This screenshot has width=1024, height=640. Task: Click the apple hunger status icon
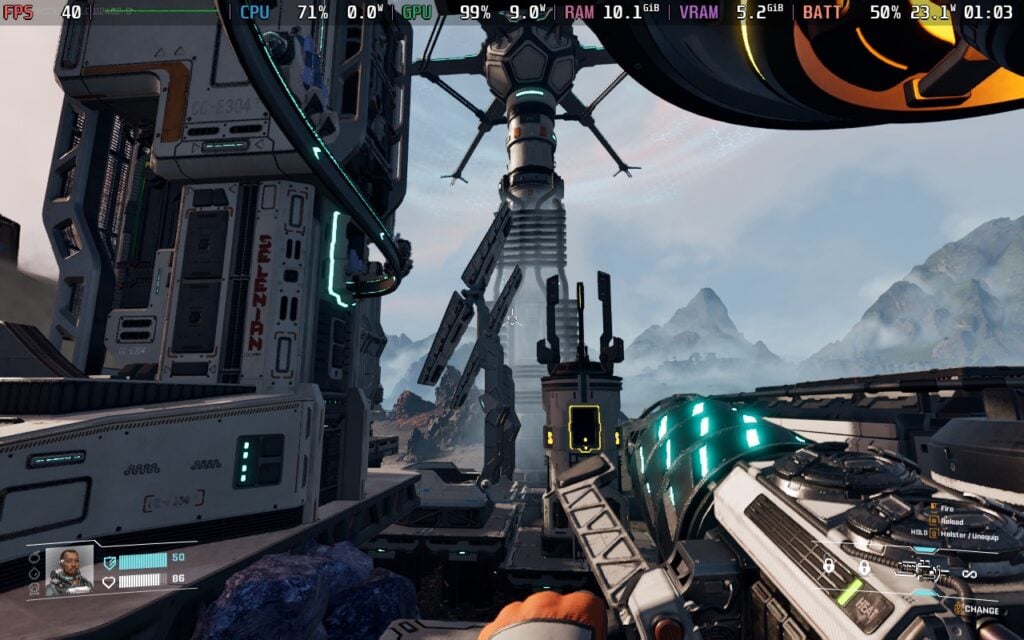(x=35, y=557)
